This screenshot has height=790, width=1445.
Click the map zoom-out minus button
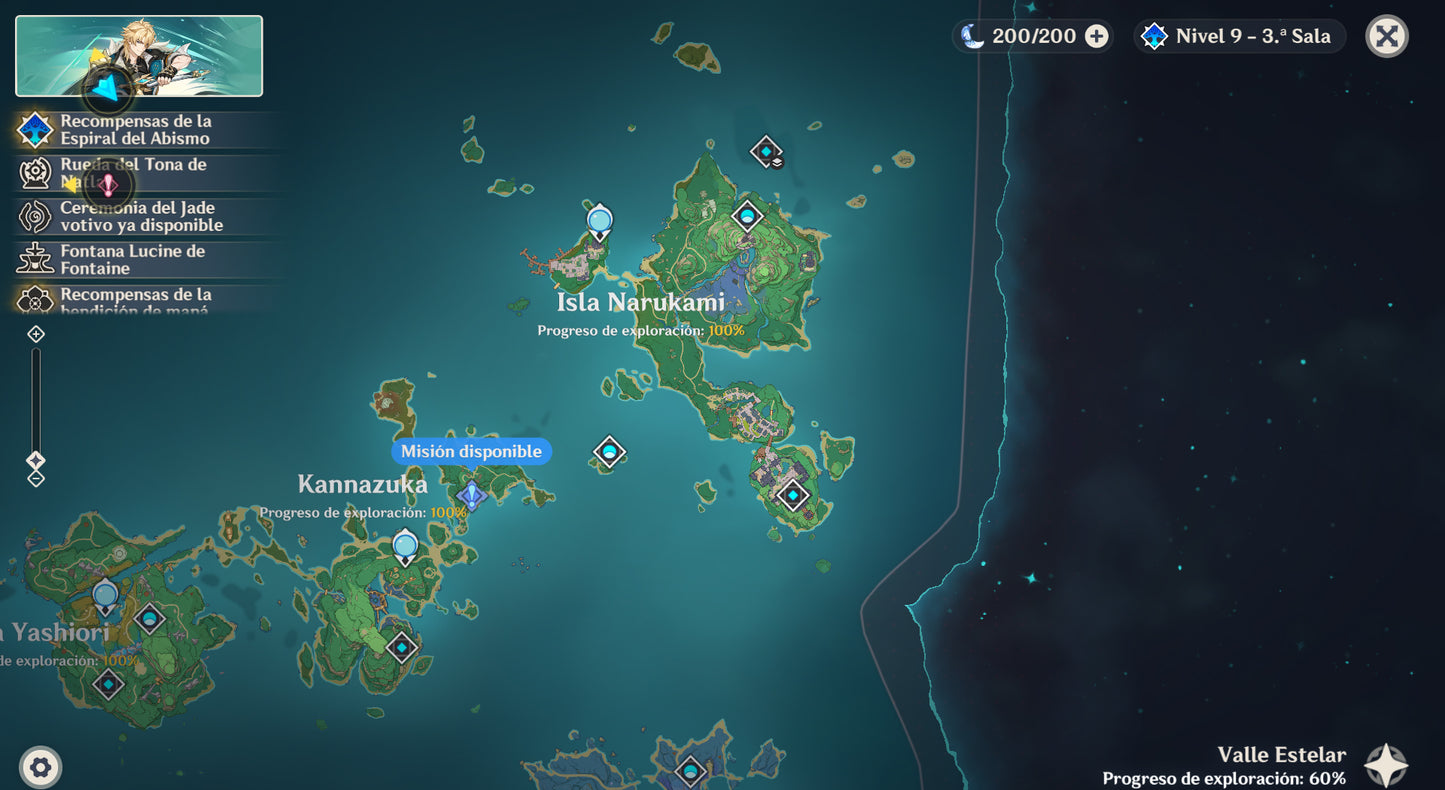(x=36, y=478)
